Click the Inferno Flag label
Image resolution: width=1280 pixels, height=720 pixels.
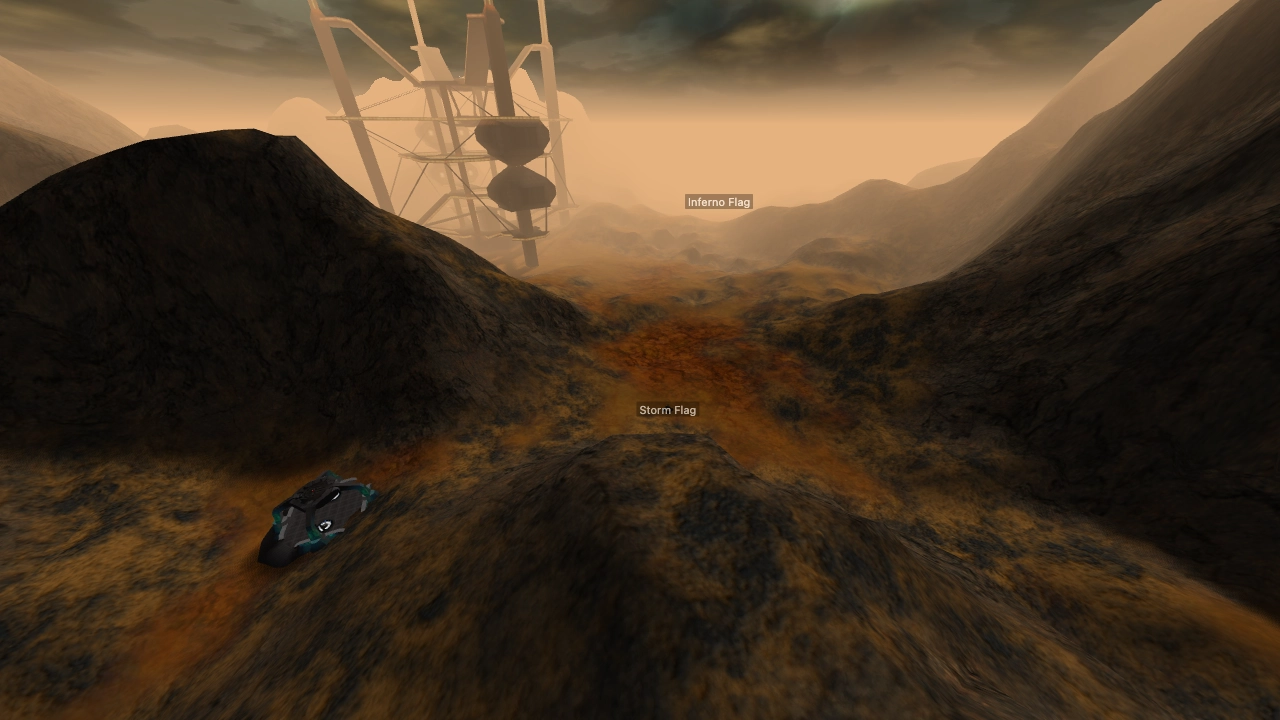(719, 201)
